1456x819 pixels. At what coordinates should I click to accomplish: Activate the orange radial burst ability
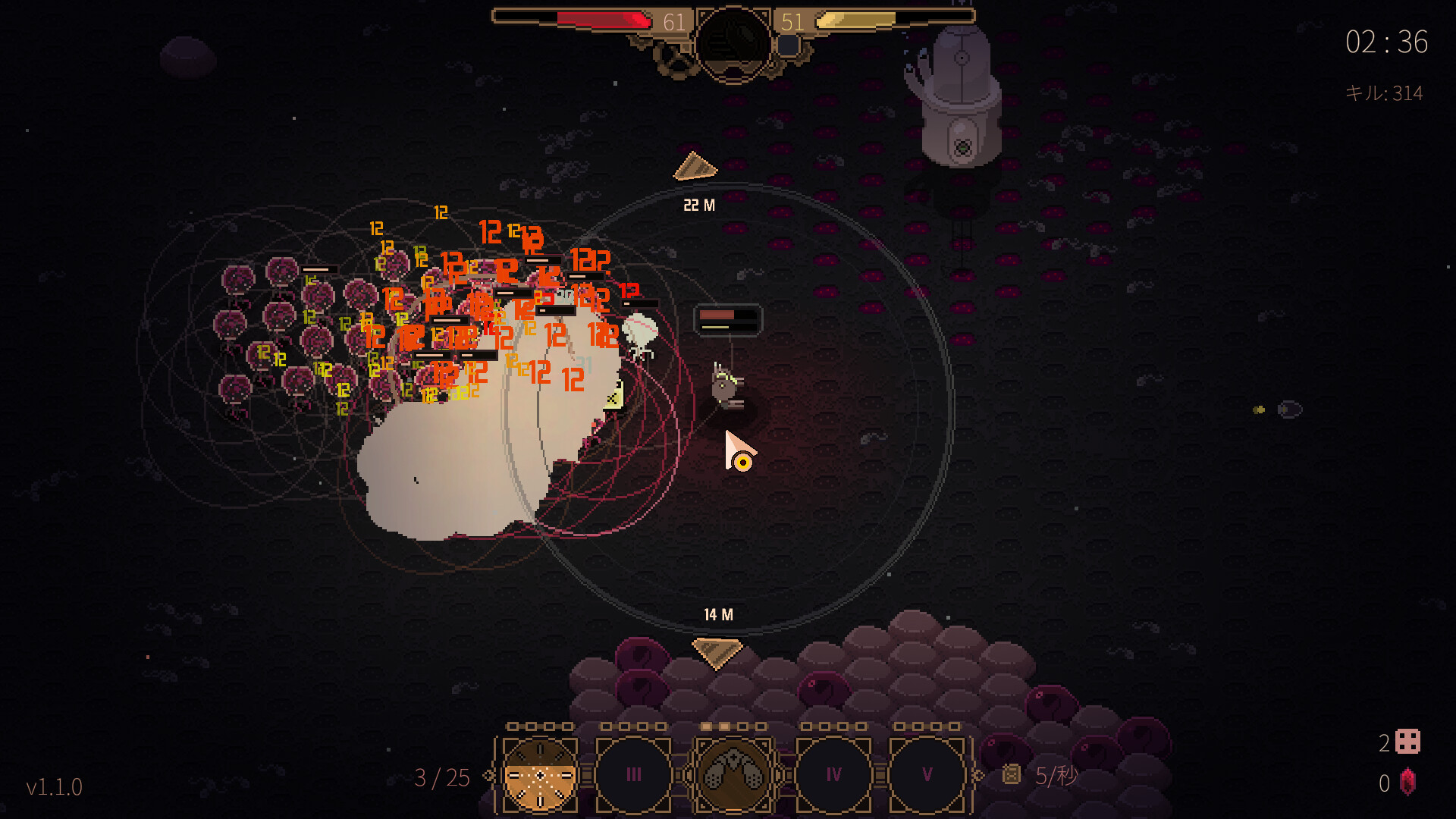pos(540,775)
